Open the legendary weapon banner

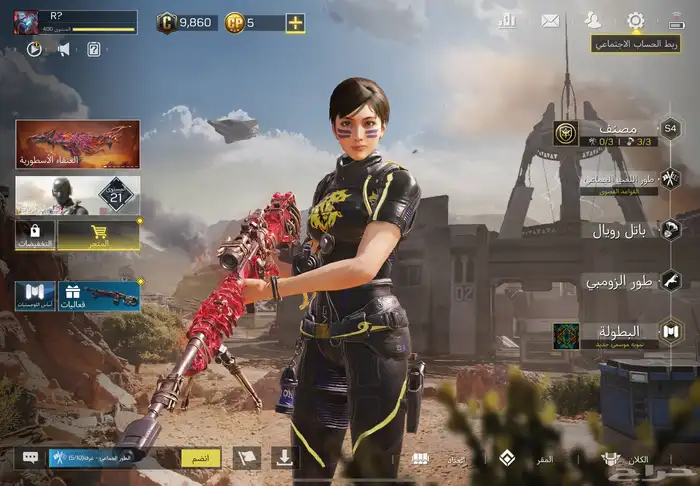click(77, 144)
